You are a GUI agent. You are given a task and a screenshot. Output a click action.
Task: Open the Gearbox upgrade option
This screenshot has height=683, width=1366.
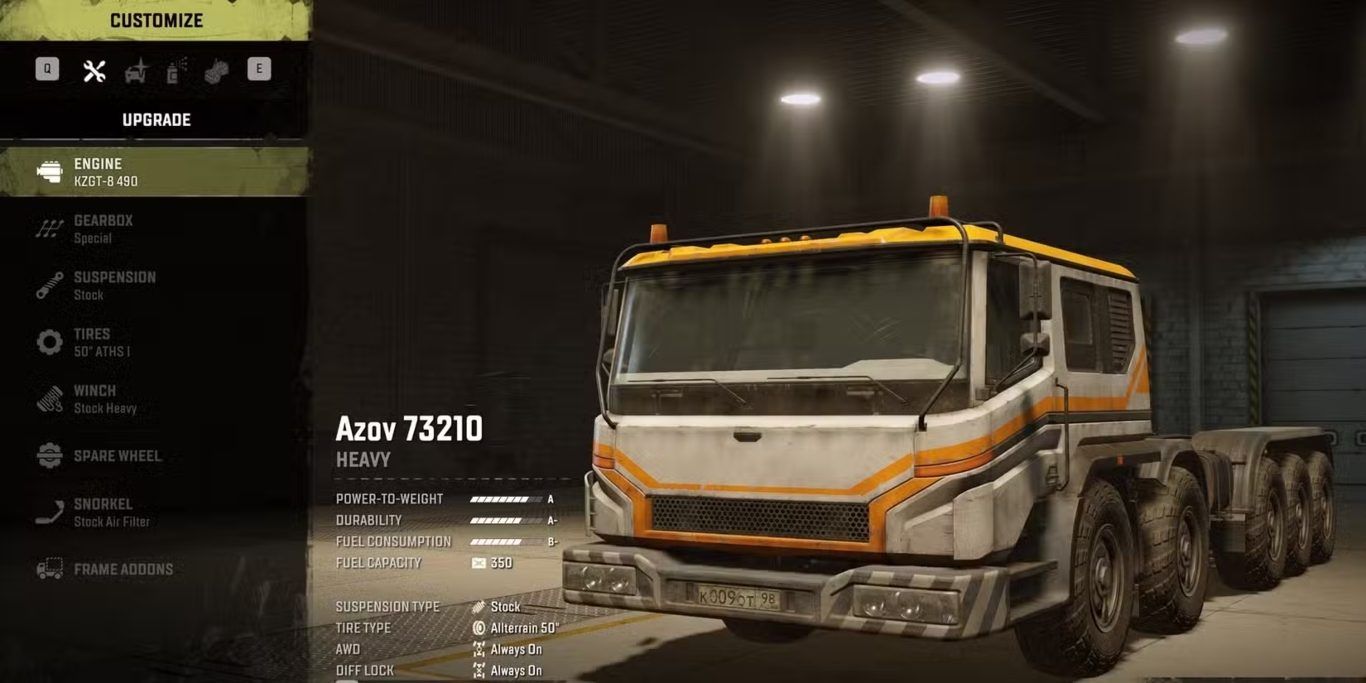[x=103, y=229]
